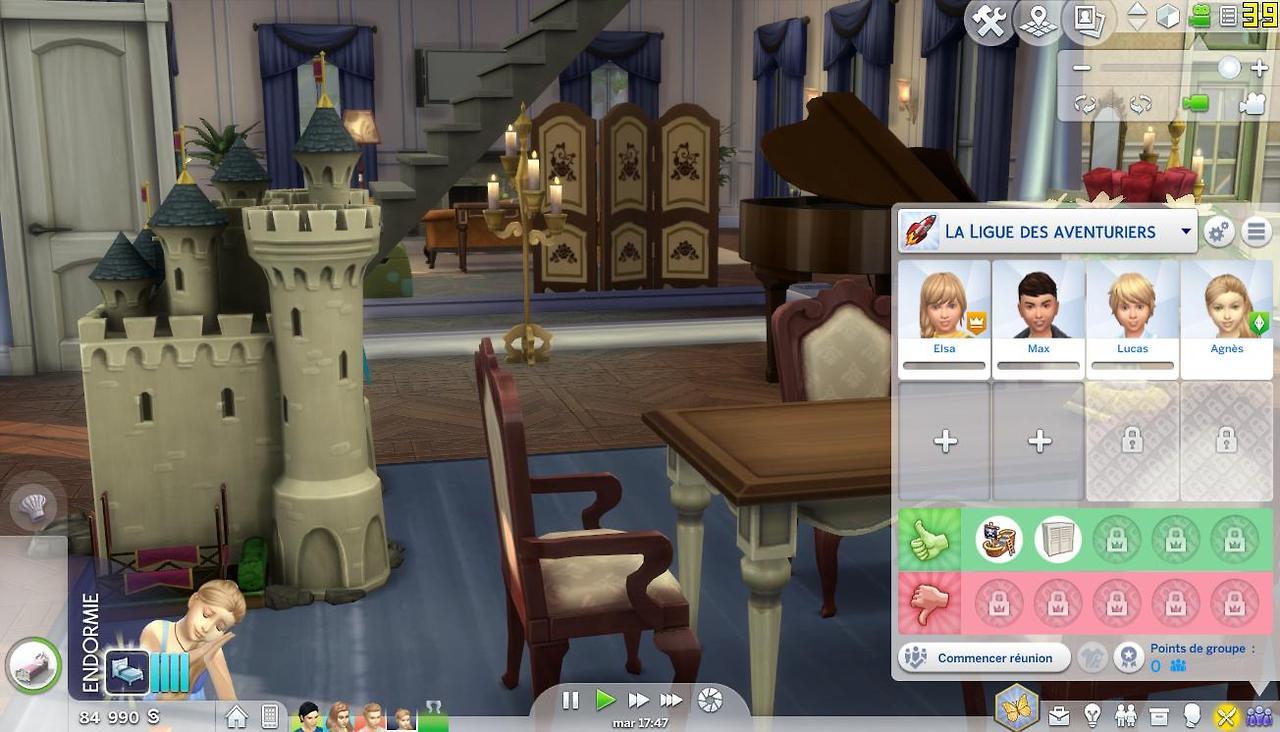
Task: Open the aspiration butterfly panel
Action: pyautogui.click(x=1016, y=707)
